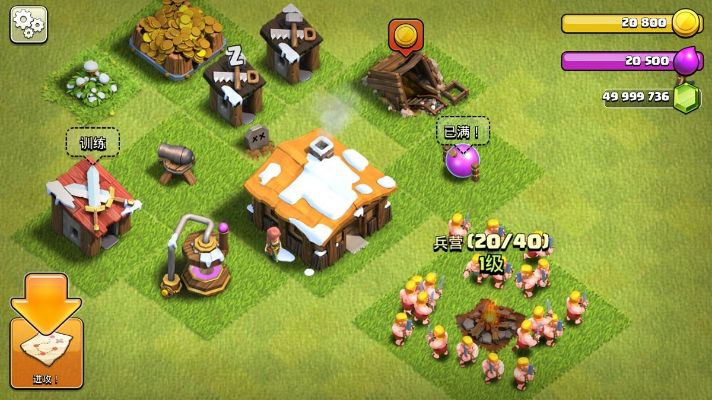
Task: Click the pink elixir drop icon
Action: 687,60
